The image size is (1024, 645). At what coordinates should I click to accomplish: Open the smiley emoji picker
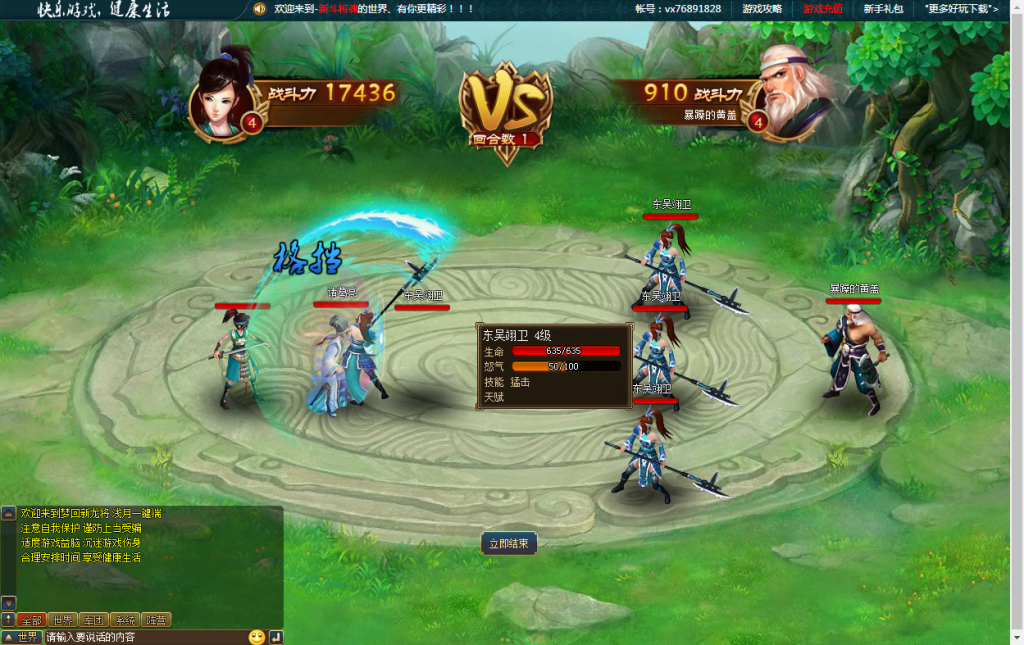(x=257, y=637)
